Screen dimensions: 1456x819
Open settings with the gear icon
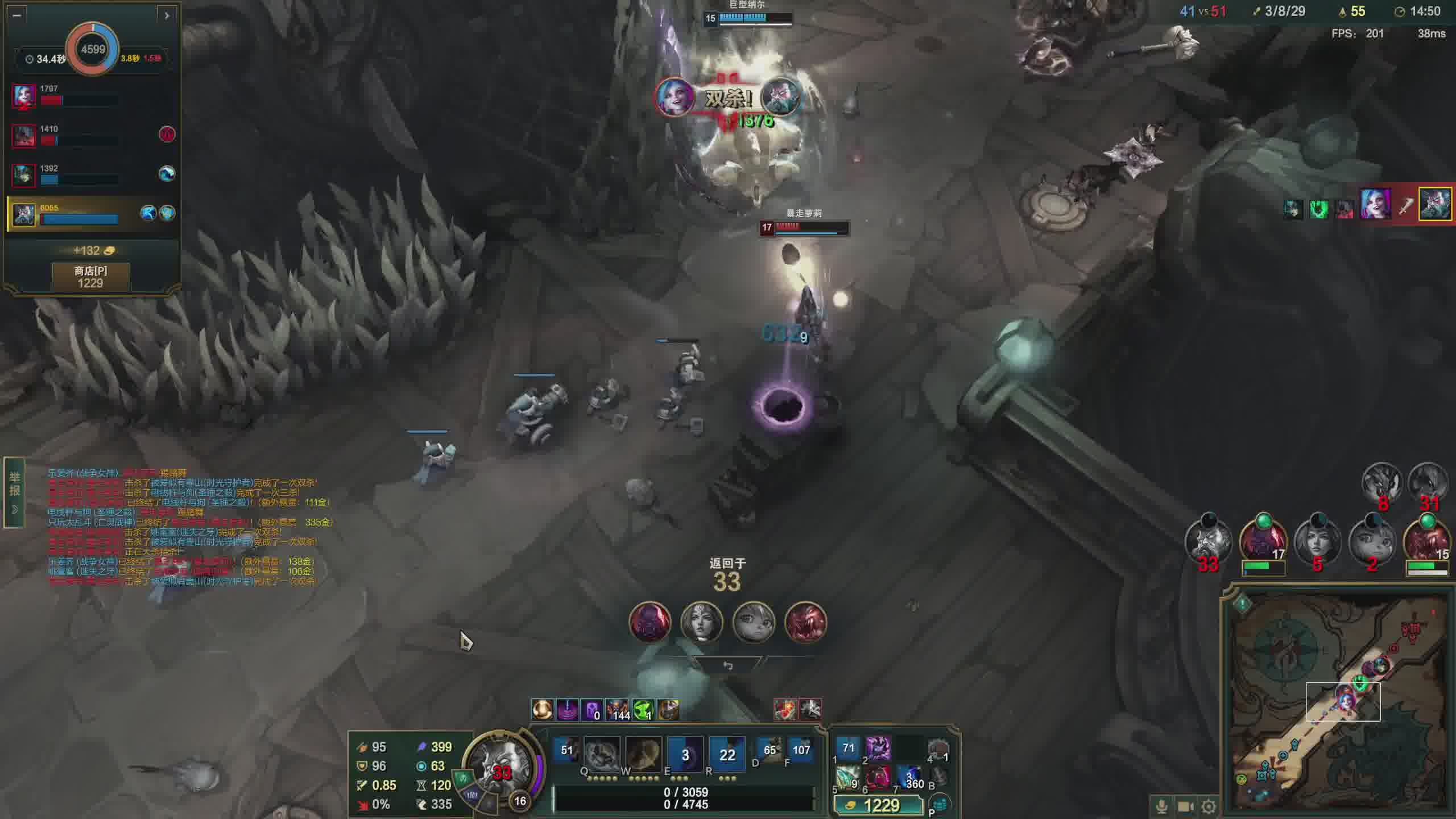coord(1209,806)
